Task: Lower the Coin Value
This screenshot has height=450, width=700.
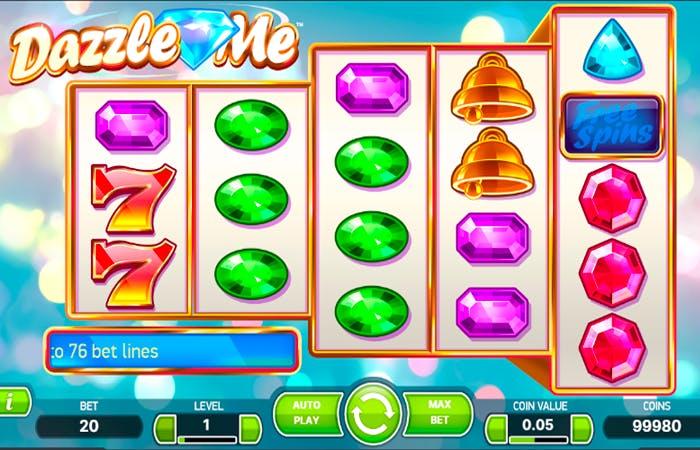Action: pos(497,429)
